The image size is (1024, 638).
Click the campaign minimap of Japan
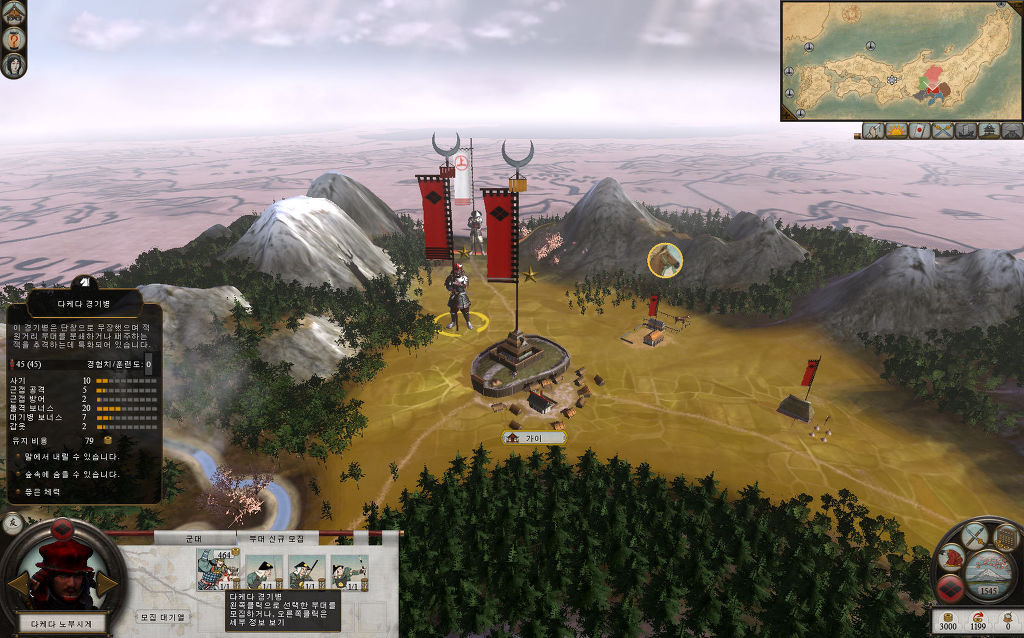pyautogui.click(x=901, y=60)
